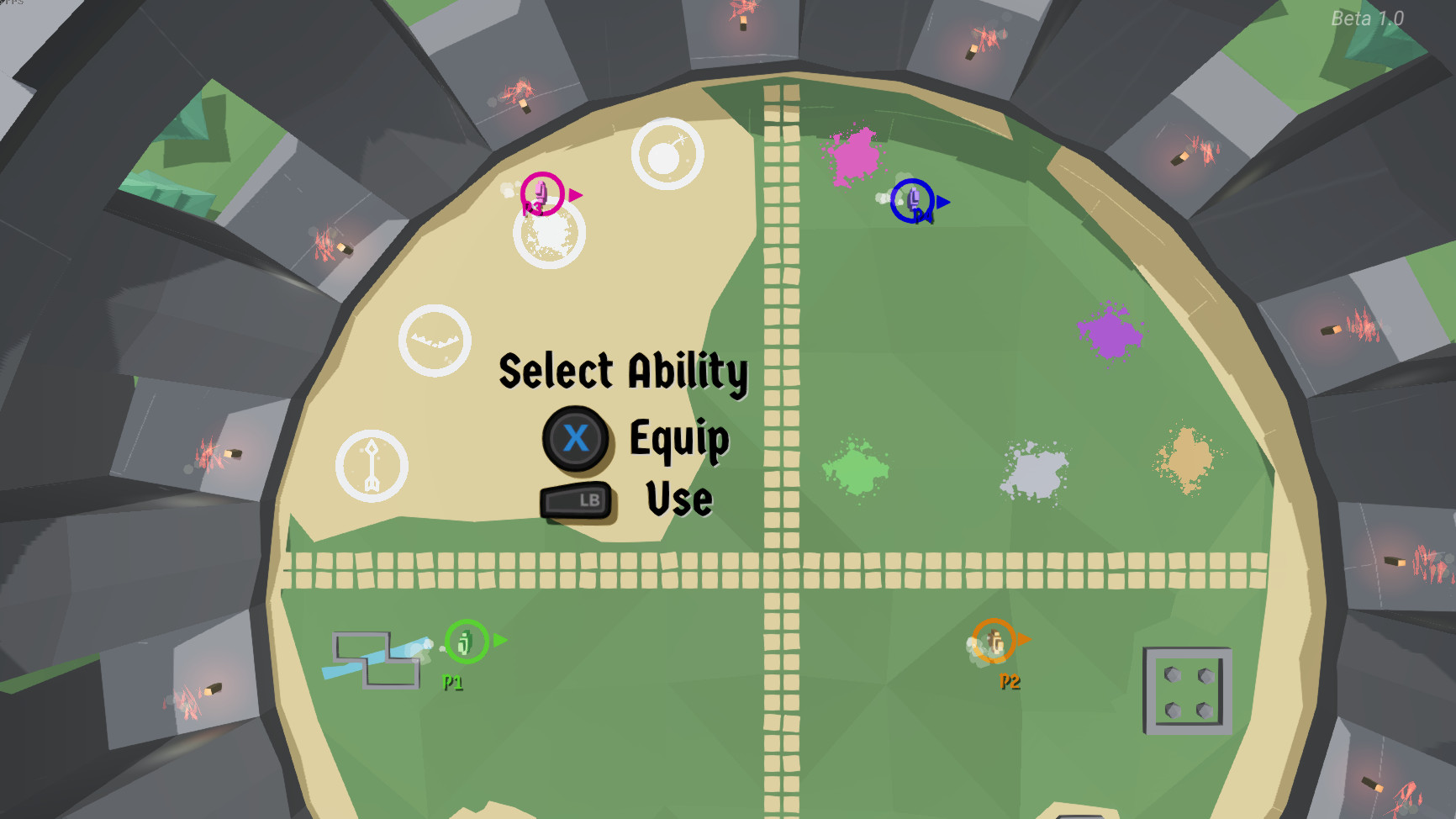Click the purple paint splatter on the grass
Screen dimensions: 1456x819
(1110, 332)
